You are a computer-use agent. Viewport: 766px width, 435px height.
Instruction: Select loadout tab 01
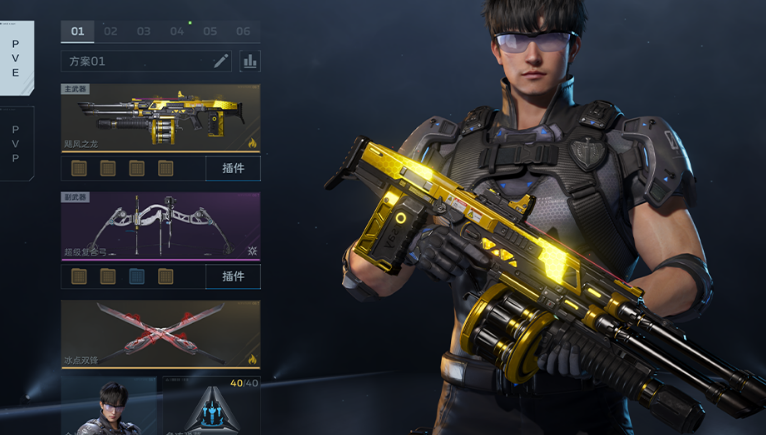(x=77, y=31)
